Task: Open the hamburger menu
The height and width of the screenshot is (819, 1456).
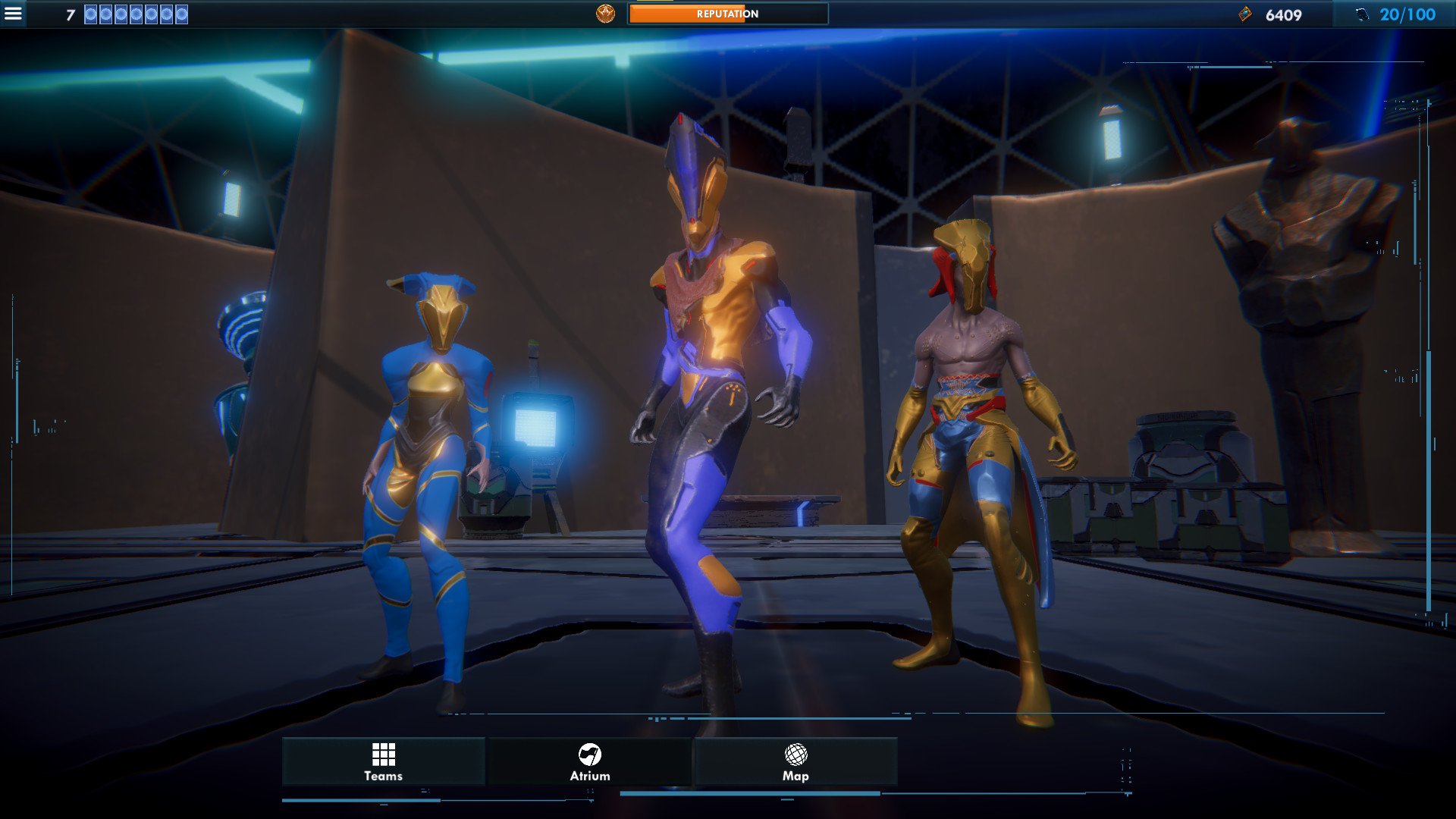Action: tap(13, 14)
